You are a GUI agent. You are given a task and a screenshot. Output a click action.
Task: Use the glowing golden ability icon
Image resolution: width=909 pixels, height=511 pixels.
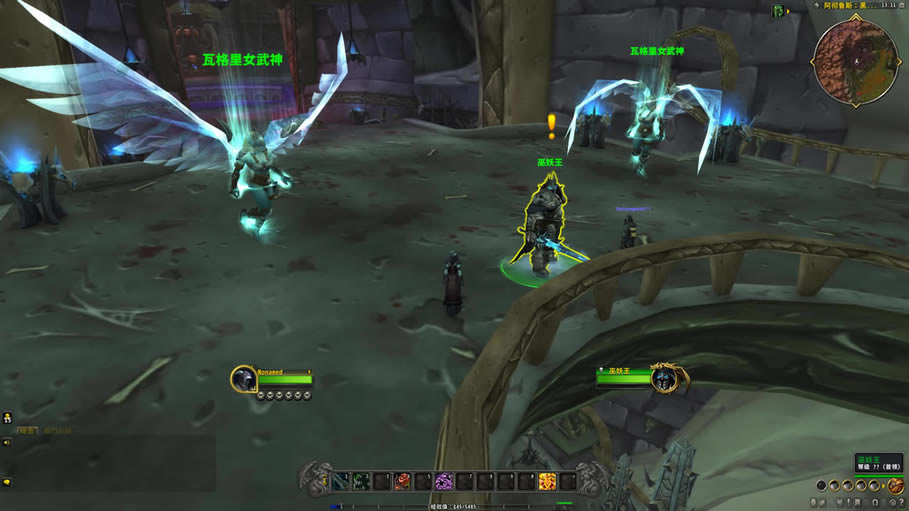point(547,482)
